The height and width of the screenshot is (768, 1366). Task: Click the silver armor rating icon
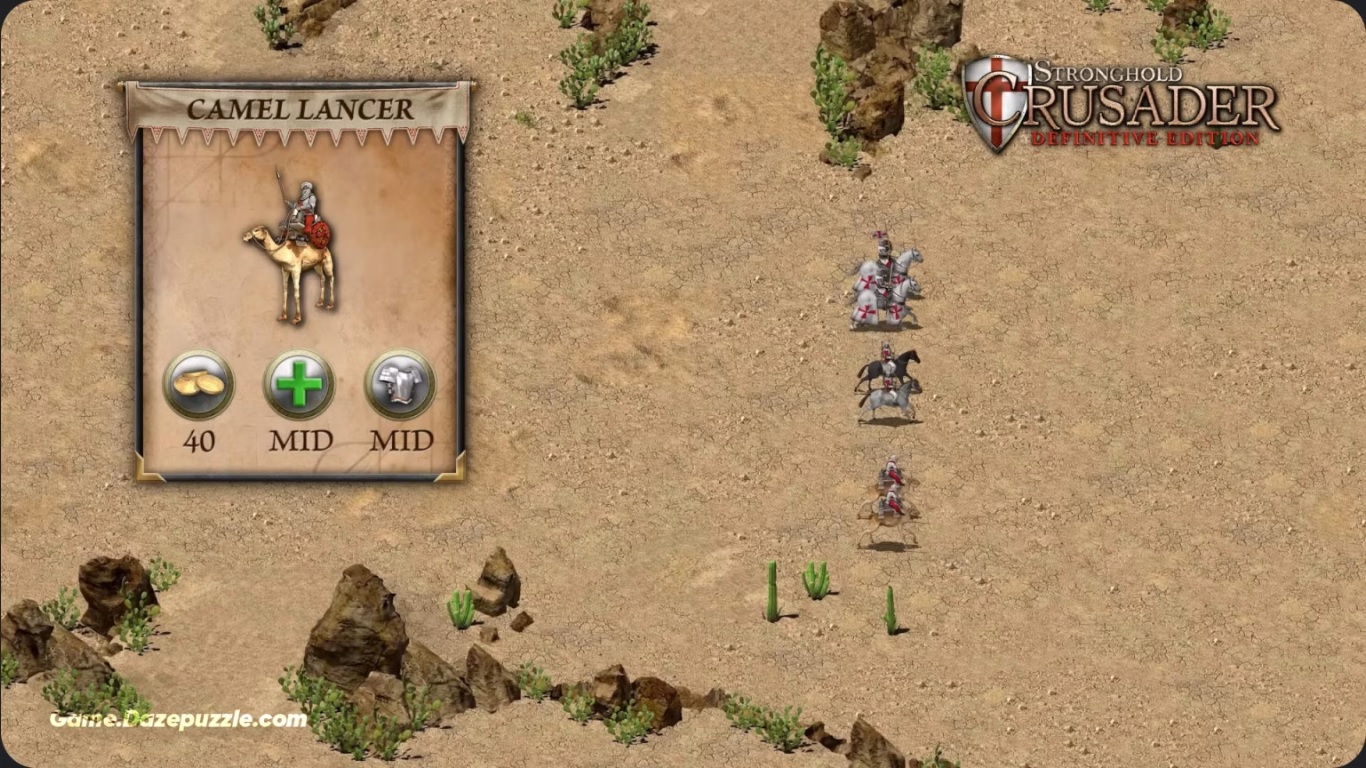point(400,385)
